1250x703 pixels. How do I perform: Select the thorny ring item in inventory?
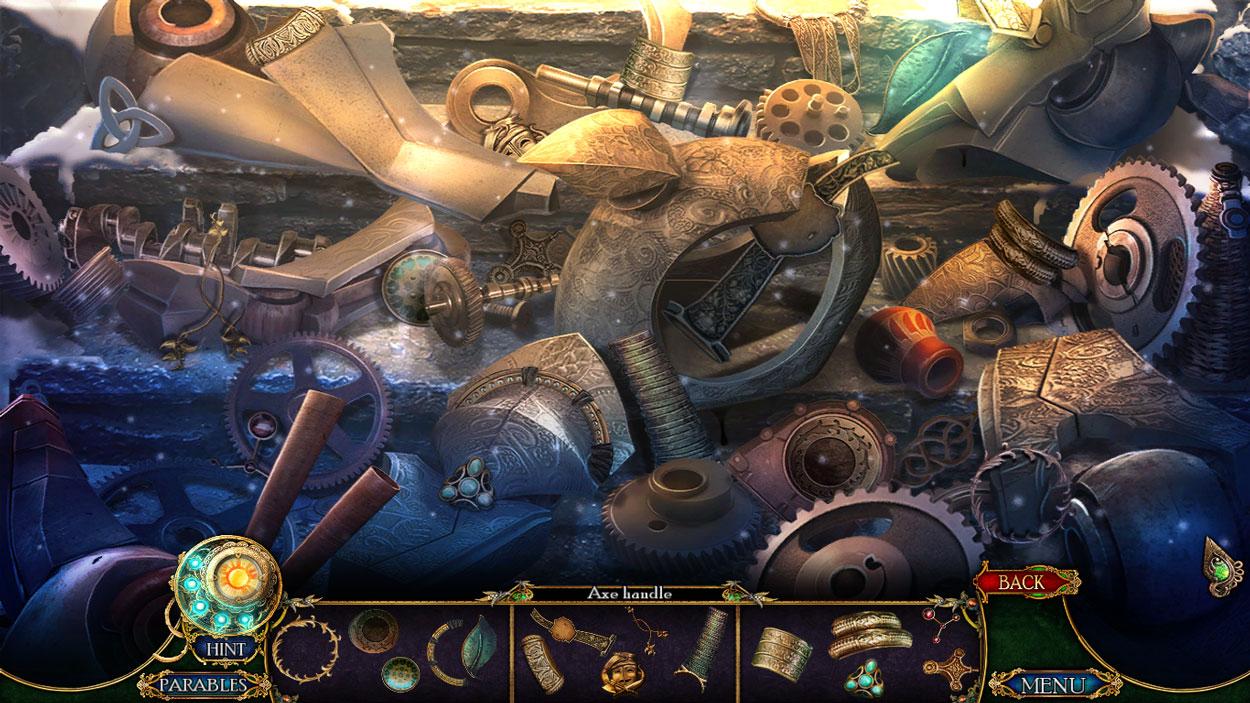pyautogui.click(x=305, y=650)
